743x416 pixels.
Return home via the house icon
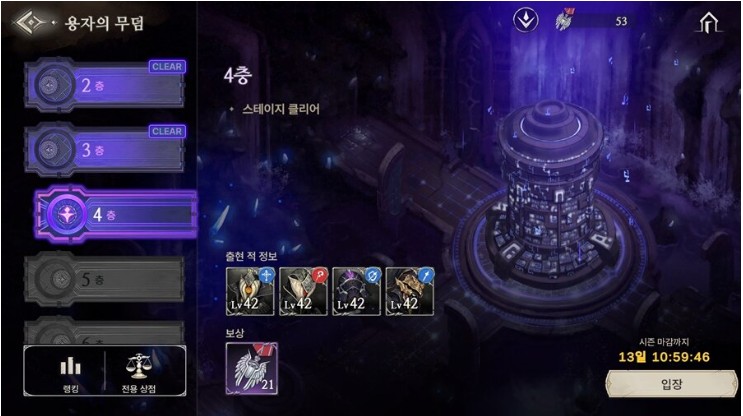click(710, 22)
